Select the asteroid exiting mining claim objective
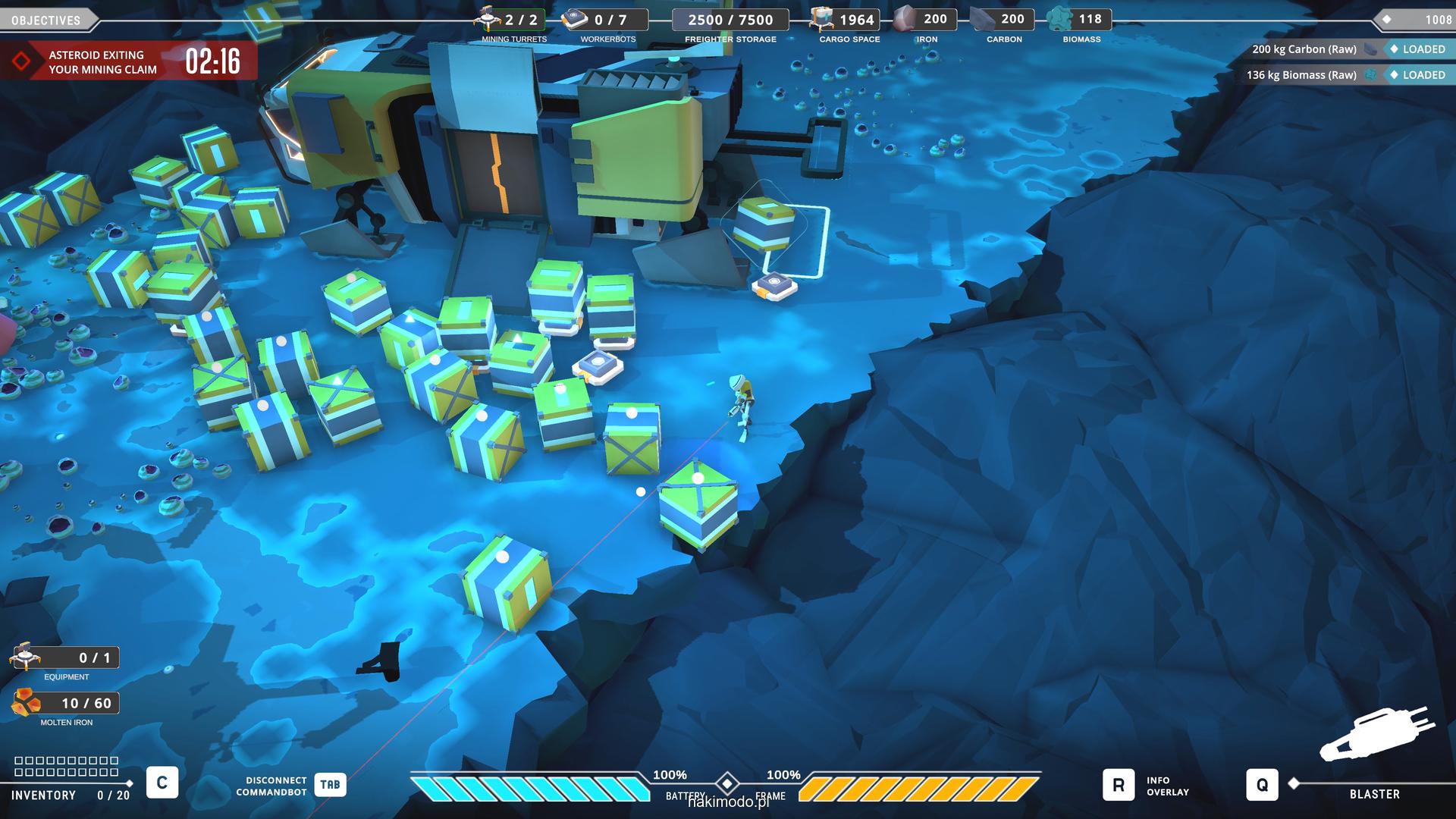1456x819 pixels. tap(102, 62)
